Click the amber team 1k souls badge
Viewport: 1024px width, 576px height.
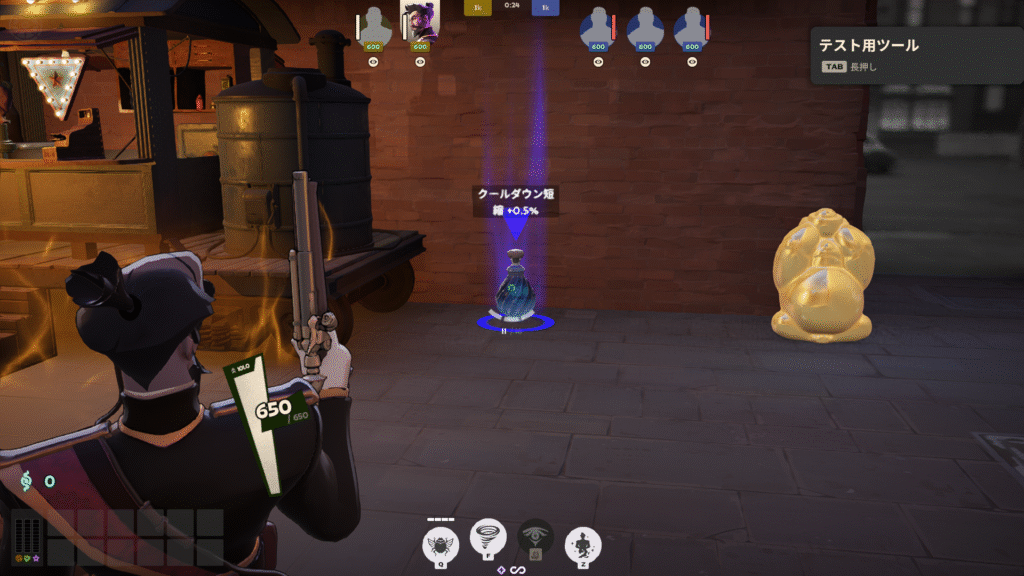point(479,7)
